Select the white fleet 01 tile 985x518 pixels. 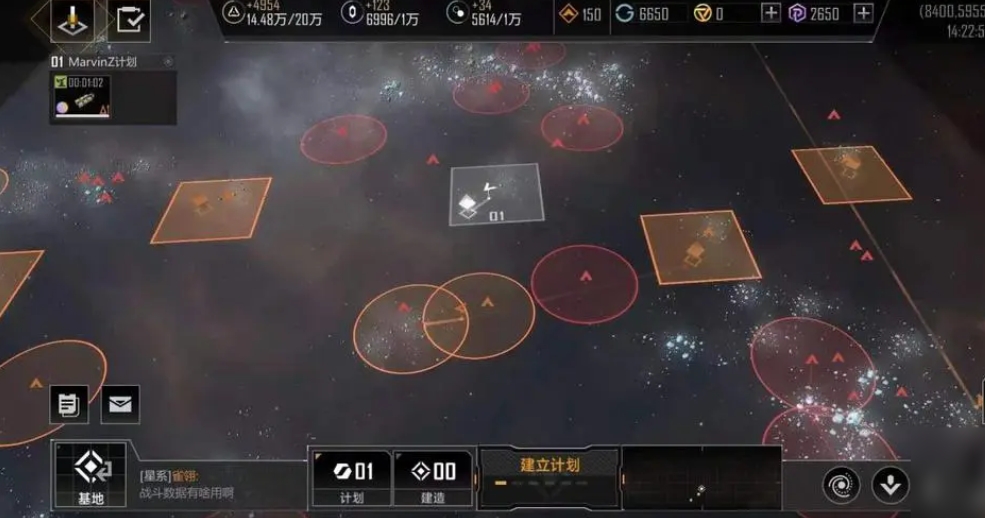click(x=494, y=195)
